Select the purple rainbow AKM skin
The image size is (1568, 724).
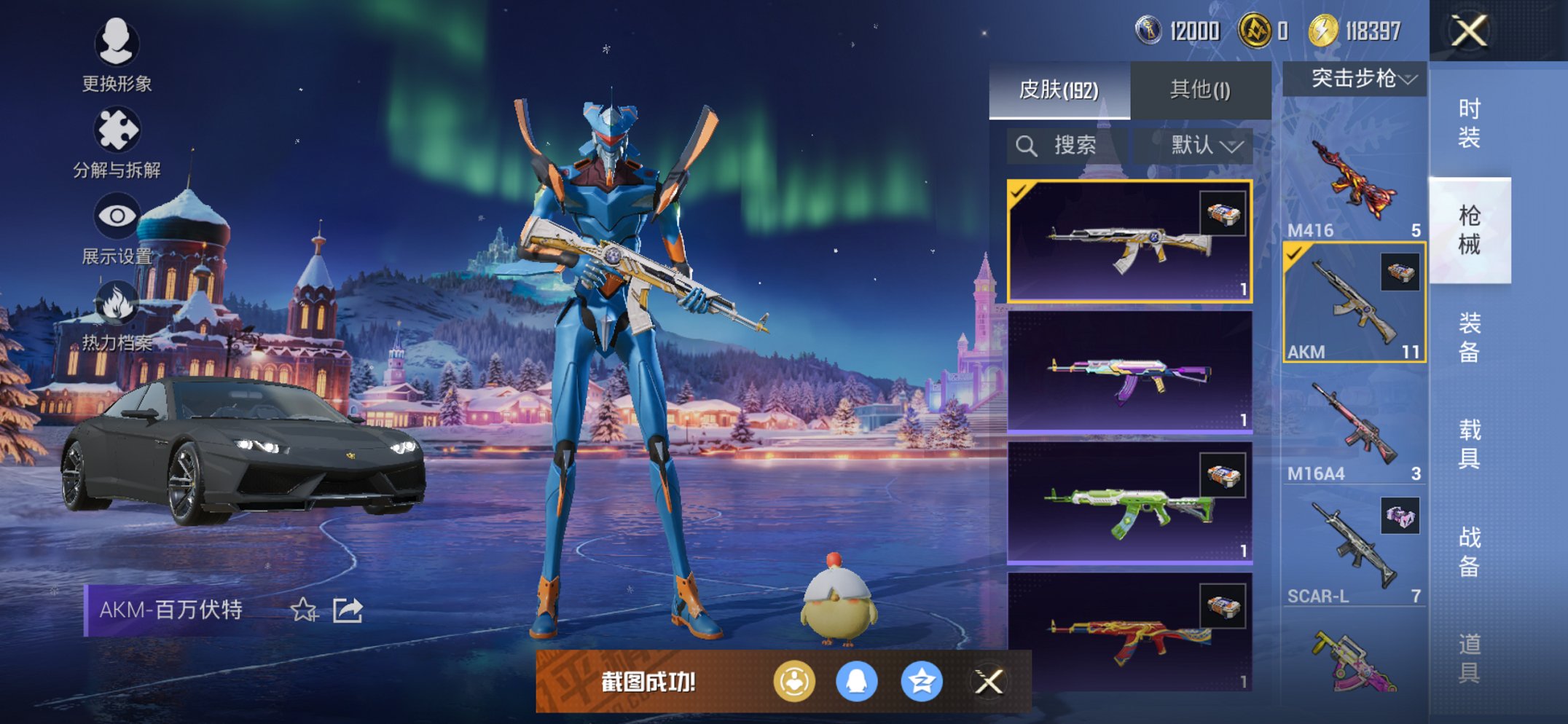1129,373
